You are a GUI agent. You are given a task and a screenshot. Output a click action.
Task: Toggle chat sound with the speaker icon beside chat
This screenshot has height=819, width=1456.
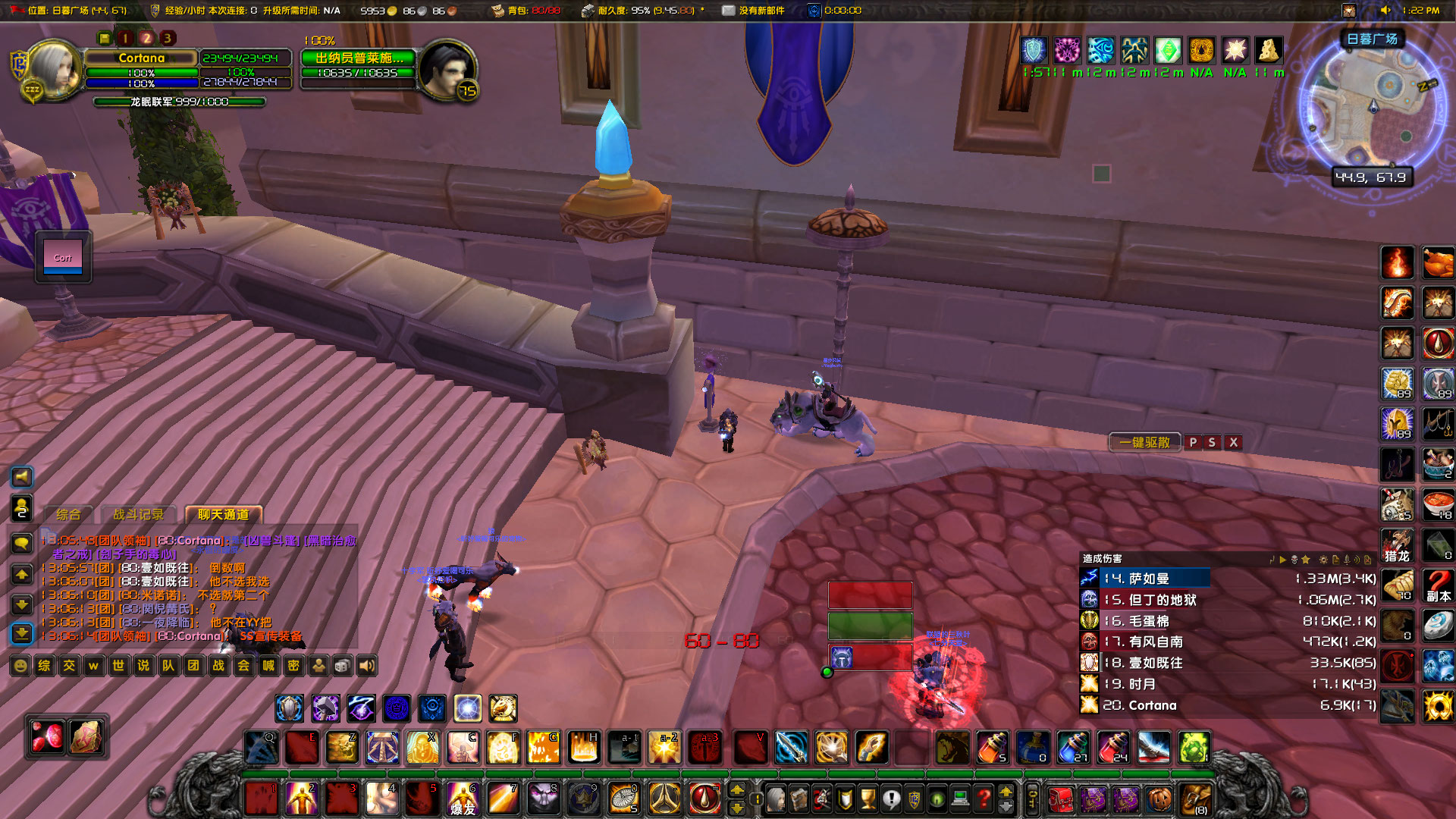pos(21,476)
